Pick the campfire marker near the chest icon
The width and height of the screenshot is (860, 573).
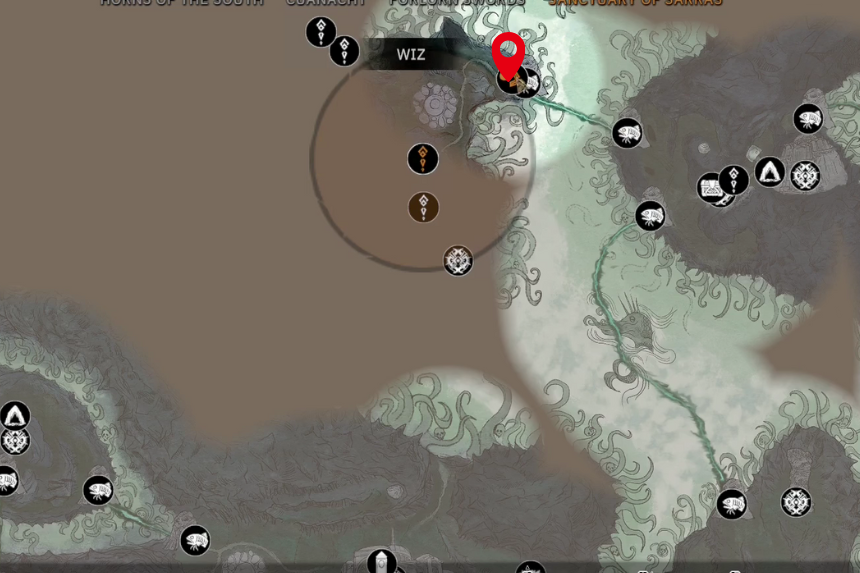pos(769,173)
